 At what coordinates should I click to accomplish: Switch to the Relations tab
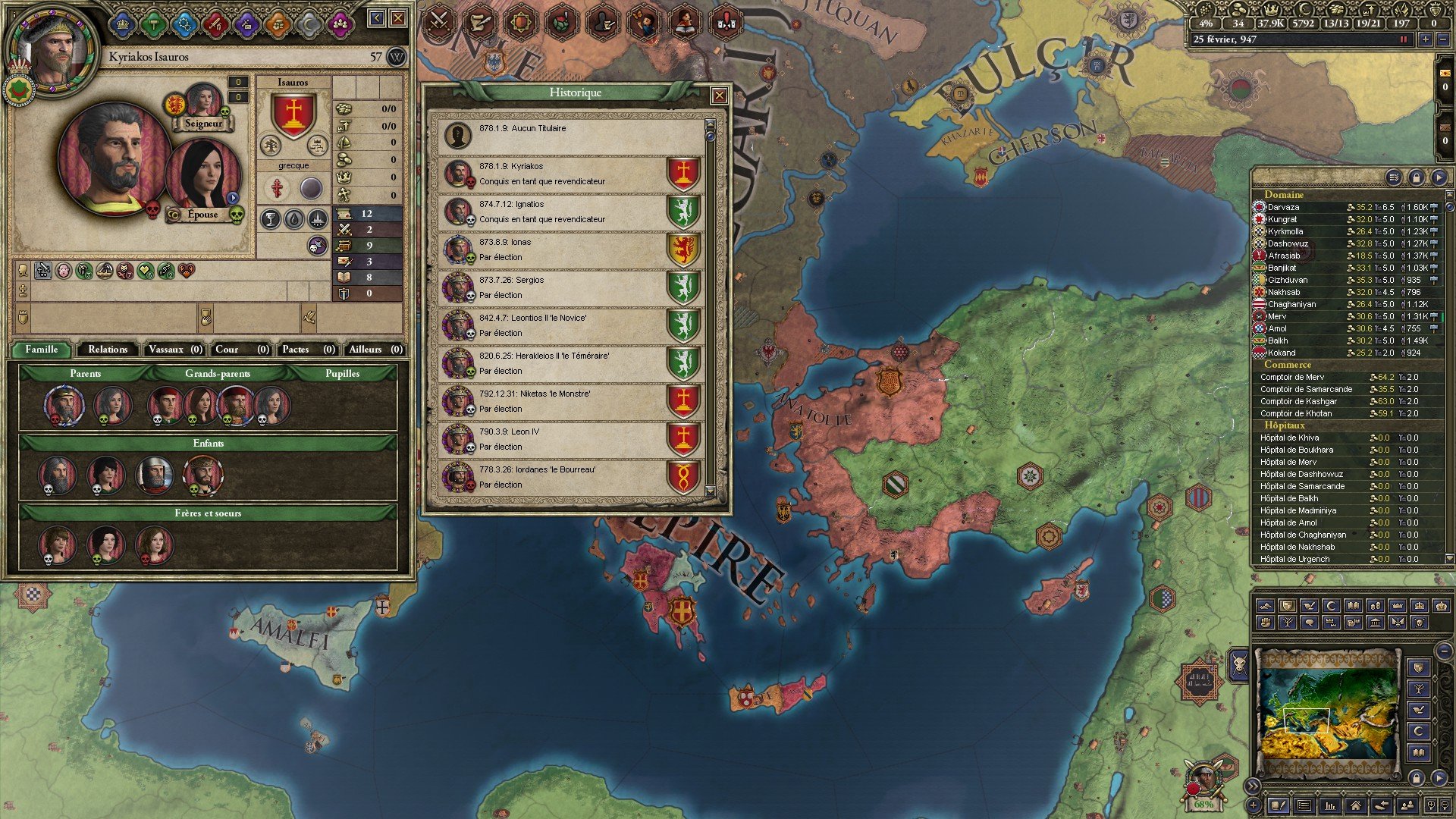(x=108, y=350)
